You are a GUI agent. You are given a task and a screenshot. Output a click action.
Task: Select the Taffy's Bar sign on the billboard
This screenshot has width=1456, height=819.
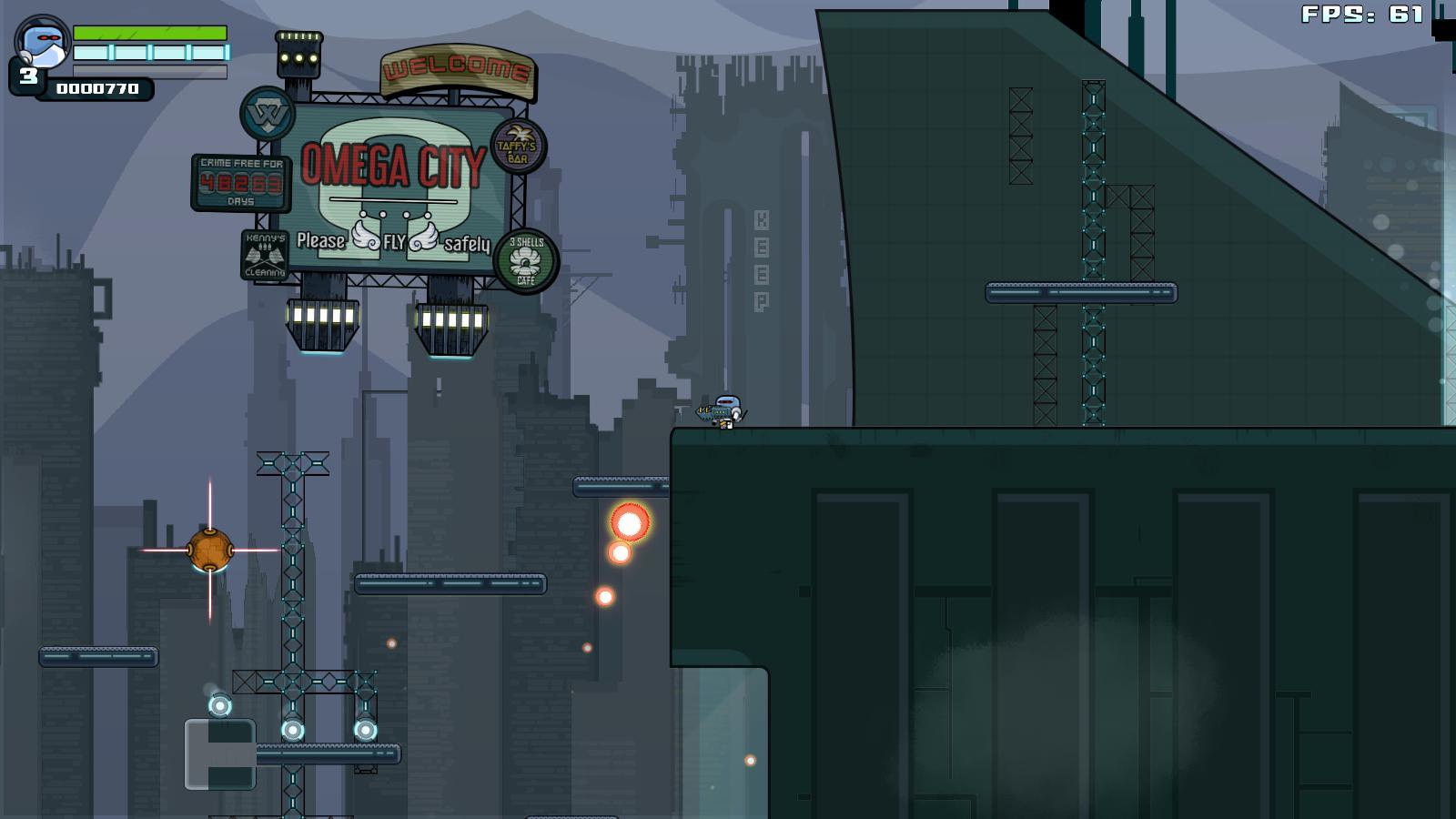click(515, 147)
